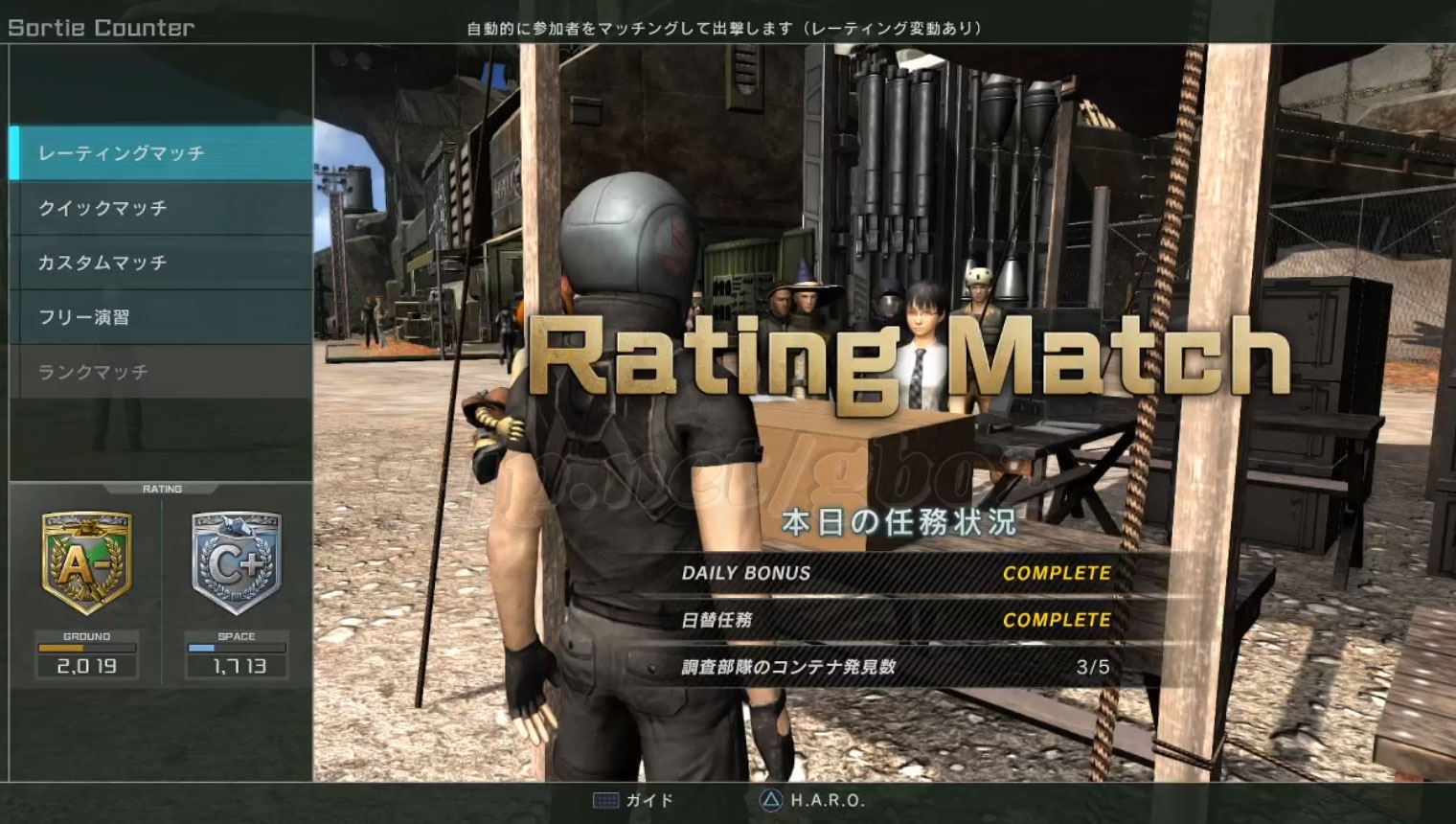1456x824 pixels.
Task: Click the 調査部隊のコンテナ発見数 row
Action: pyautogui.click(x=896, y=667)
